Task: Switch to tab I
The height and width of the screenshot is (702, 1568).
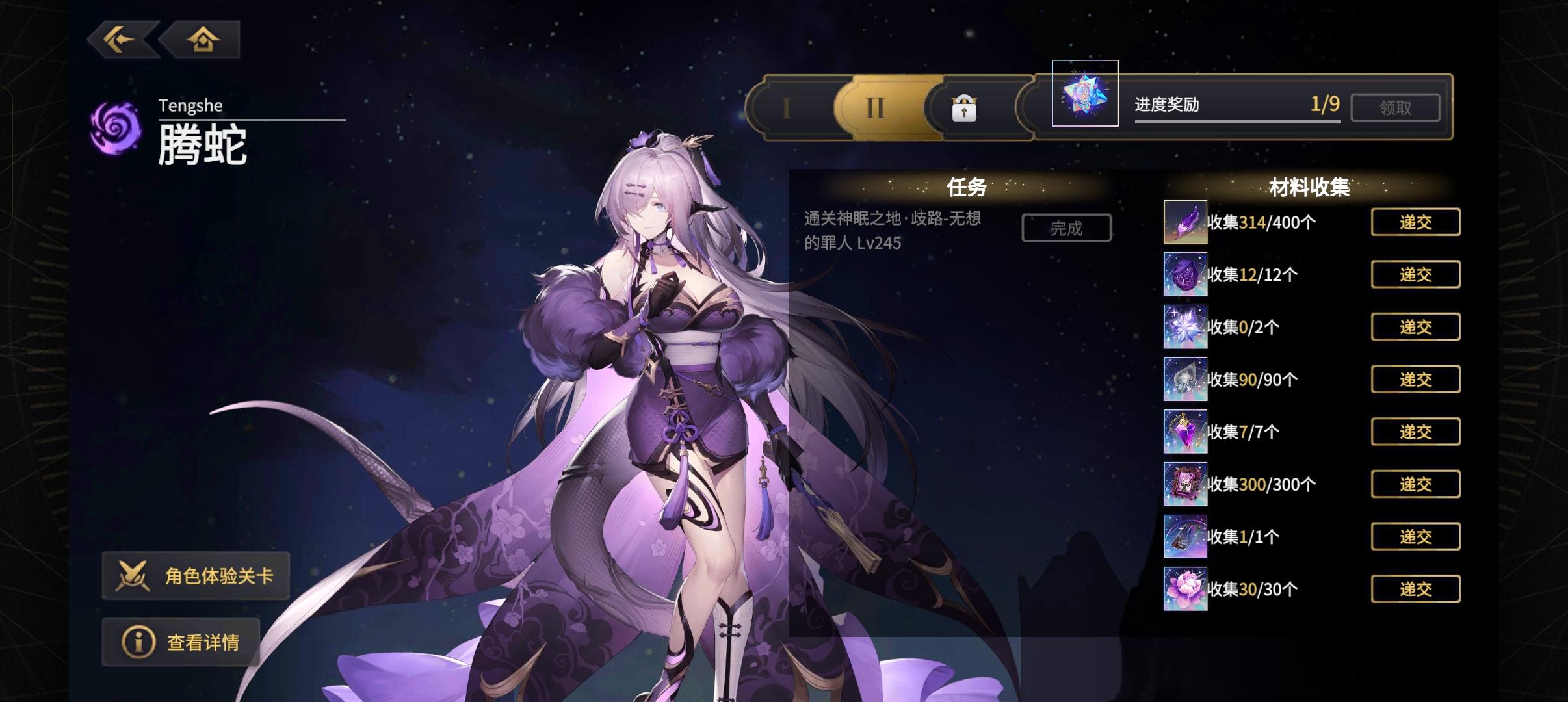Action: tap(787, 107)
